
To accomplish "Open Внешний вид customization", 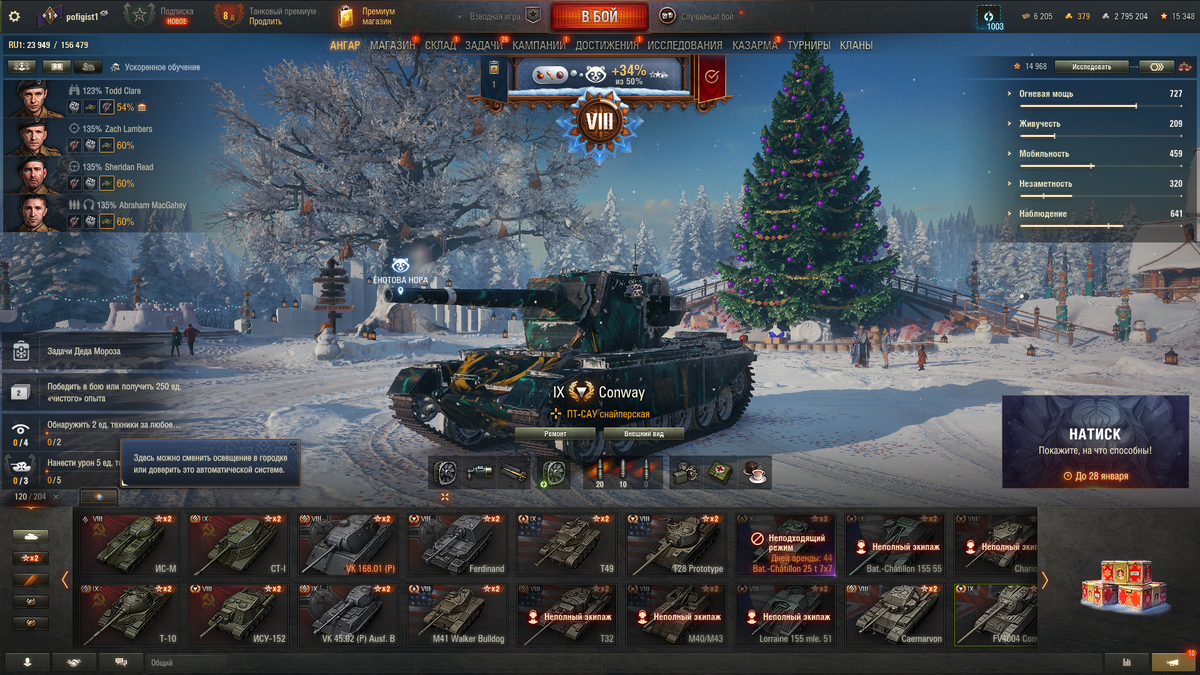I will (x=643, y=434).
